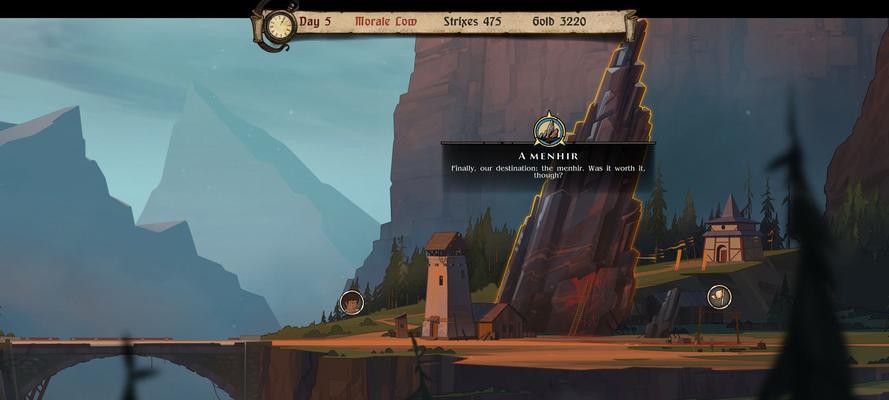
Task: Click the pocket watch on the banner
Action: click(279, 25)
